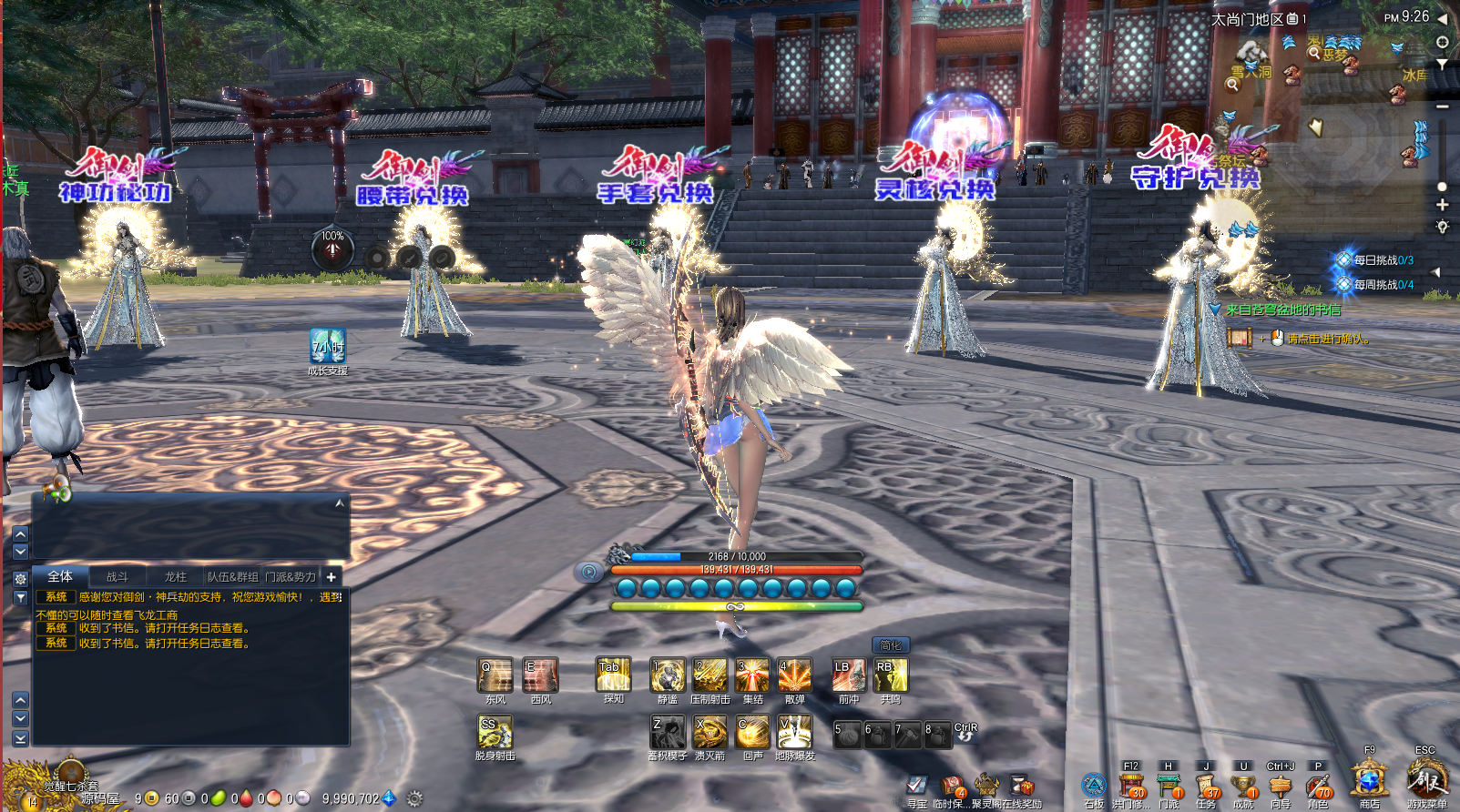Open the 游戏菜单 game menu

click(x=1425, y=782)
